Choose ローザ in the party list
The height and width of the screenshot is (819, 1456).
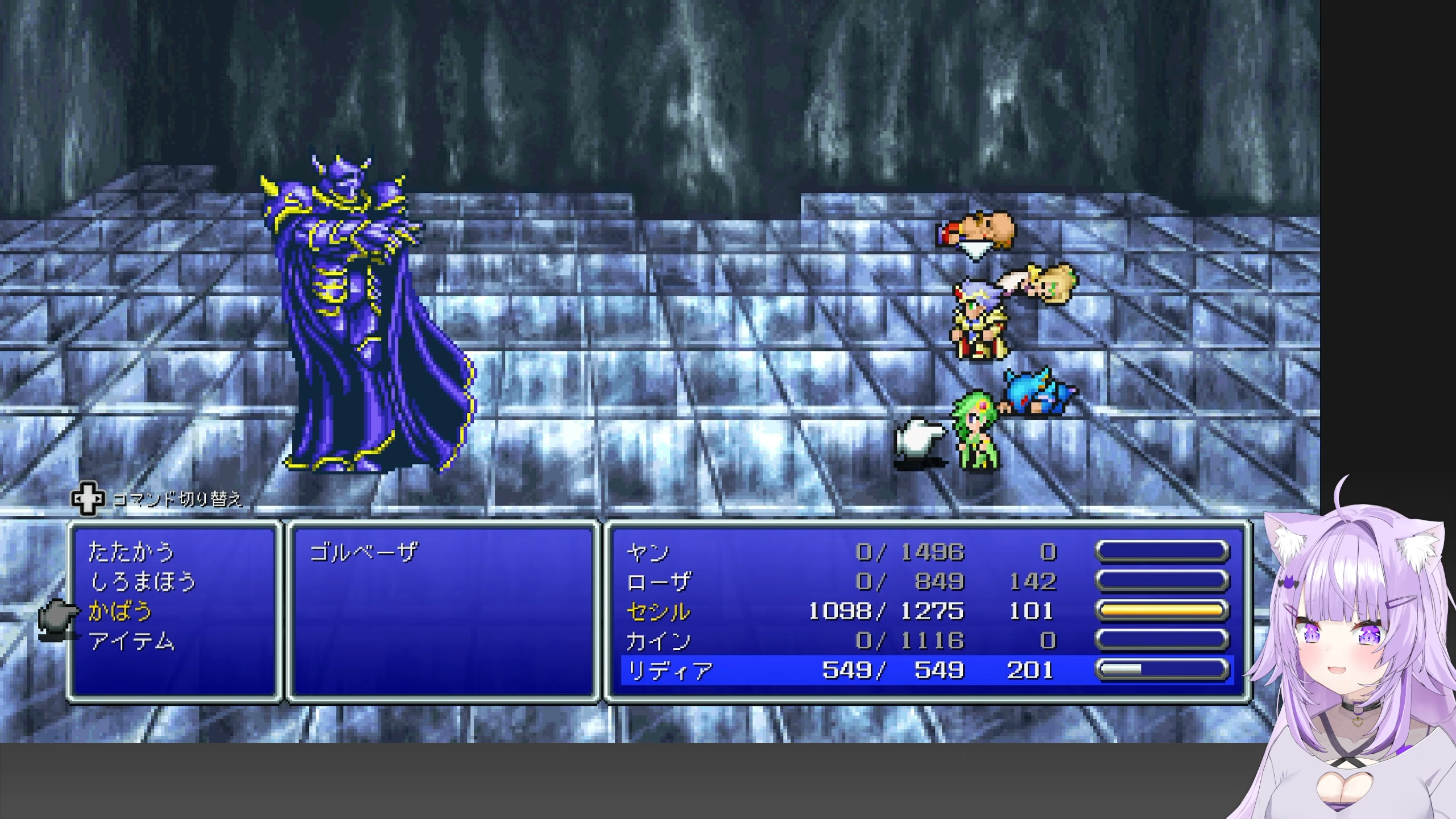(659, 582)
